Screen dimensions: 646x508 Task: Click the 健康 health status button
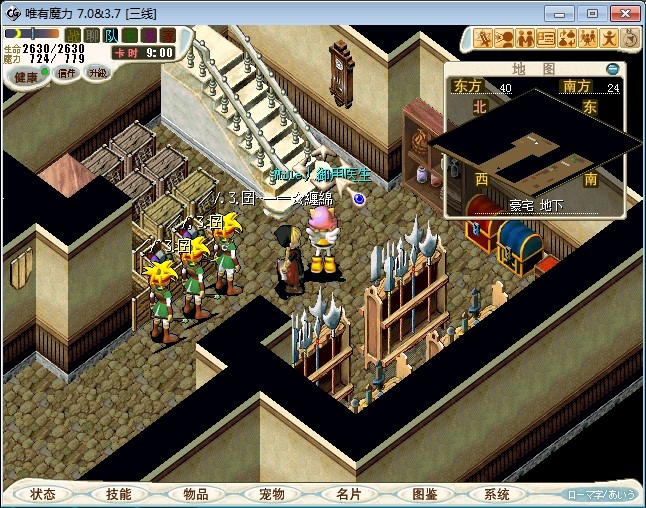pos(27,77)
